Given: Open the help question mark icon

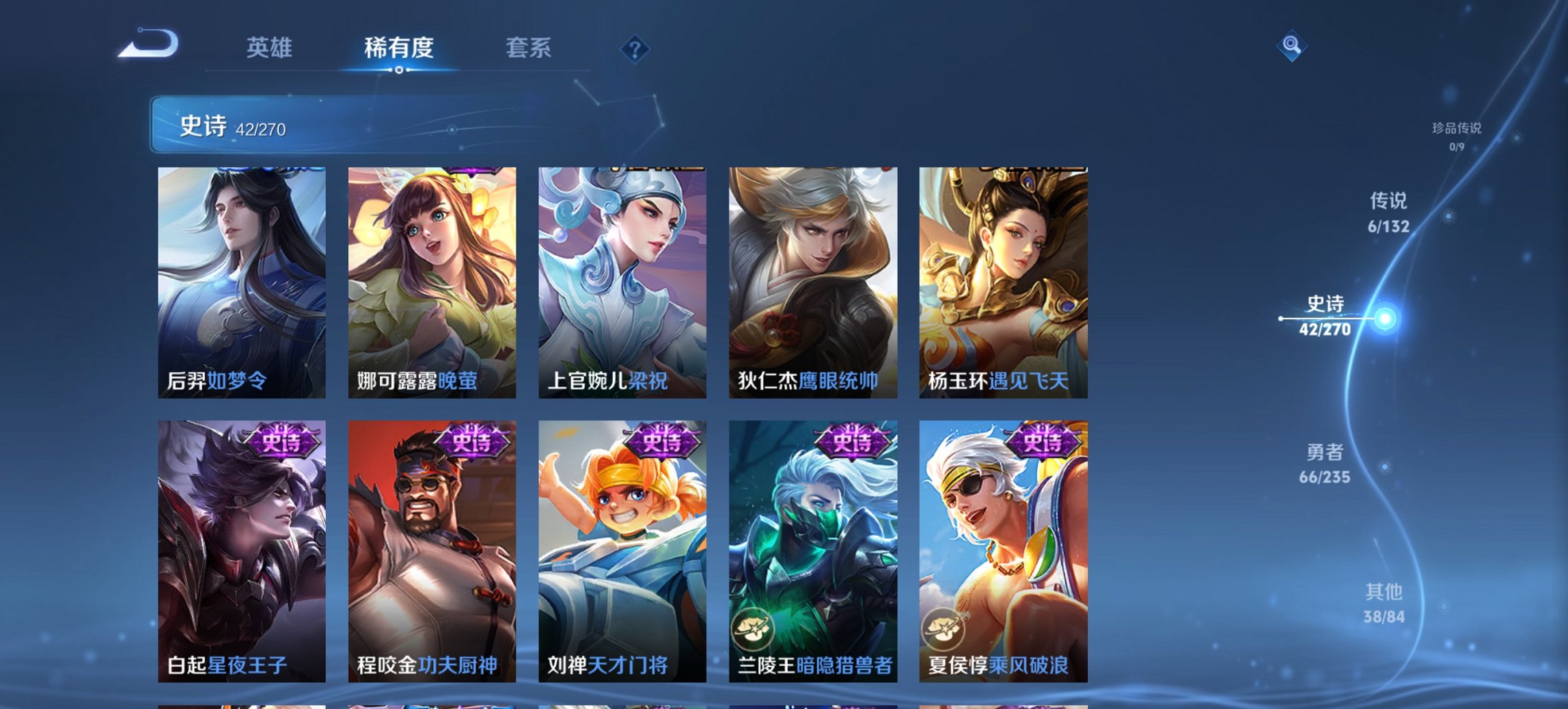Looking at the screenshot, I should click(635, 49).
